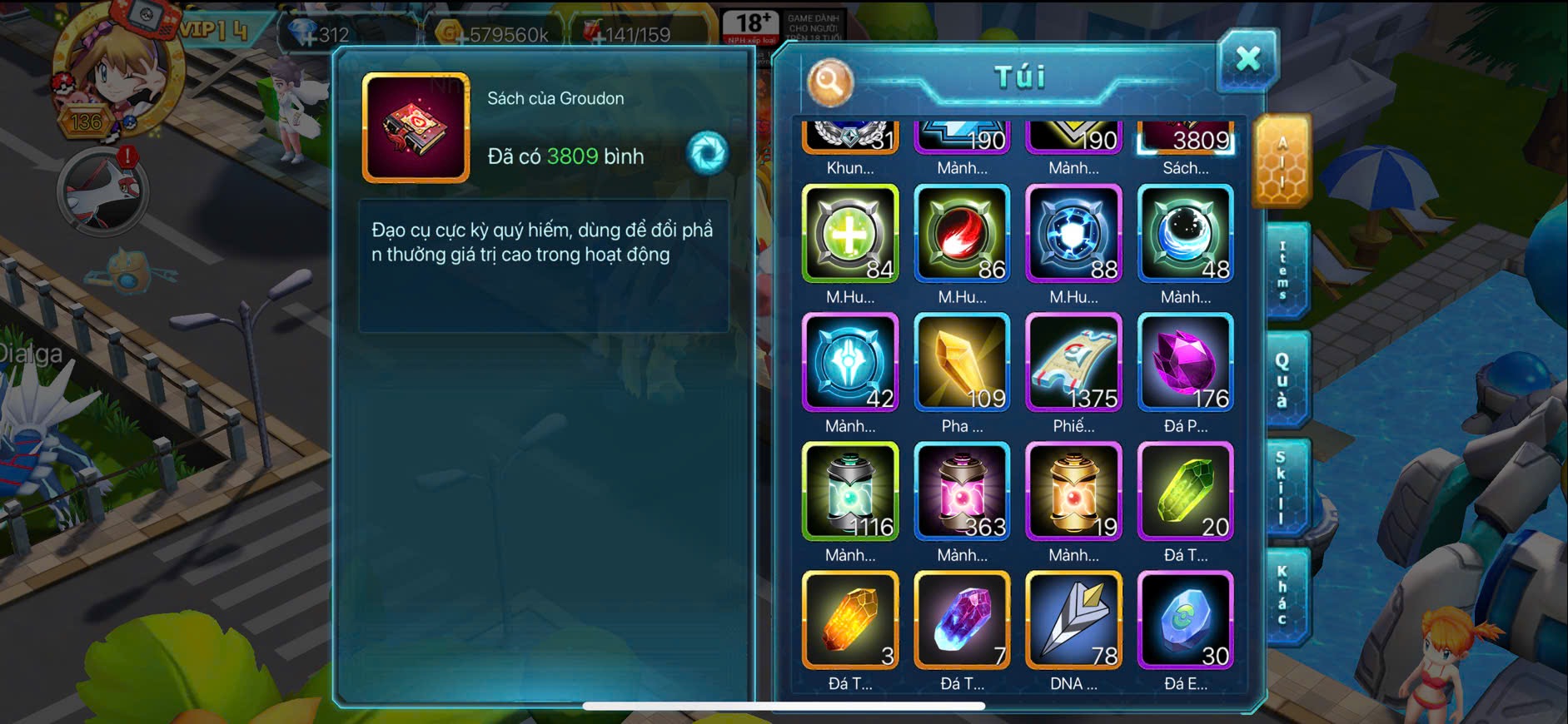Show the Skill tab
The height and width of the screenshot is (724, 1568).
point(1282,488)
